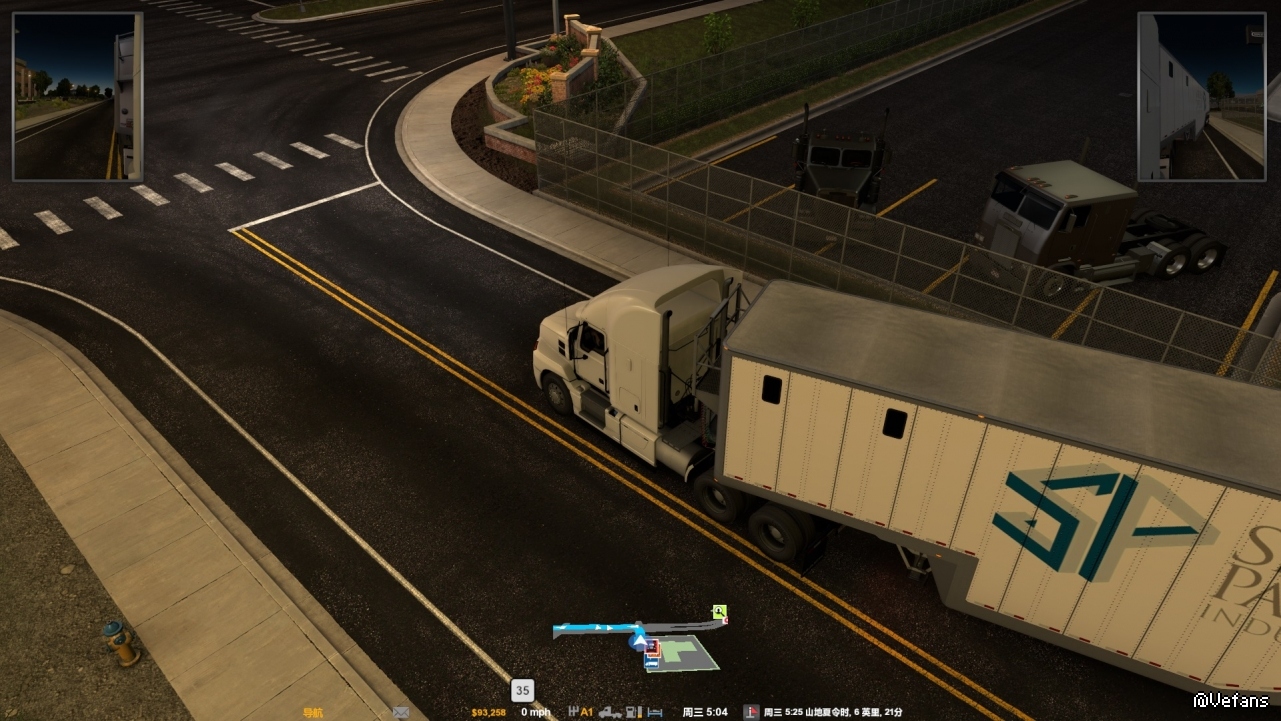
Task: Open the mail envelope messages icon
Action: click(x=401, y=712)
